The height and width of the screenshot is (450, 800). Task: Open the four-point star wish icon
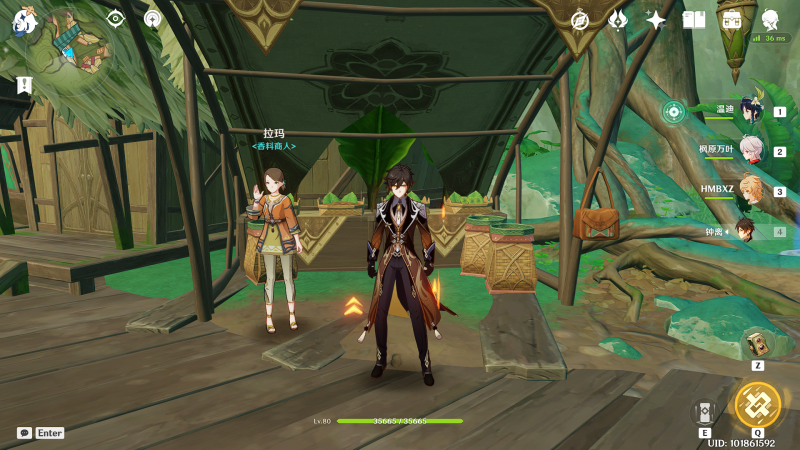pos(656,20)
